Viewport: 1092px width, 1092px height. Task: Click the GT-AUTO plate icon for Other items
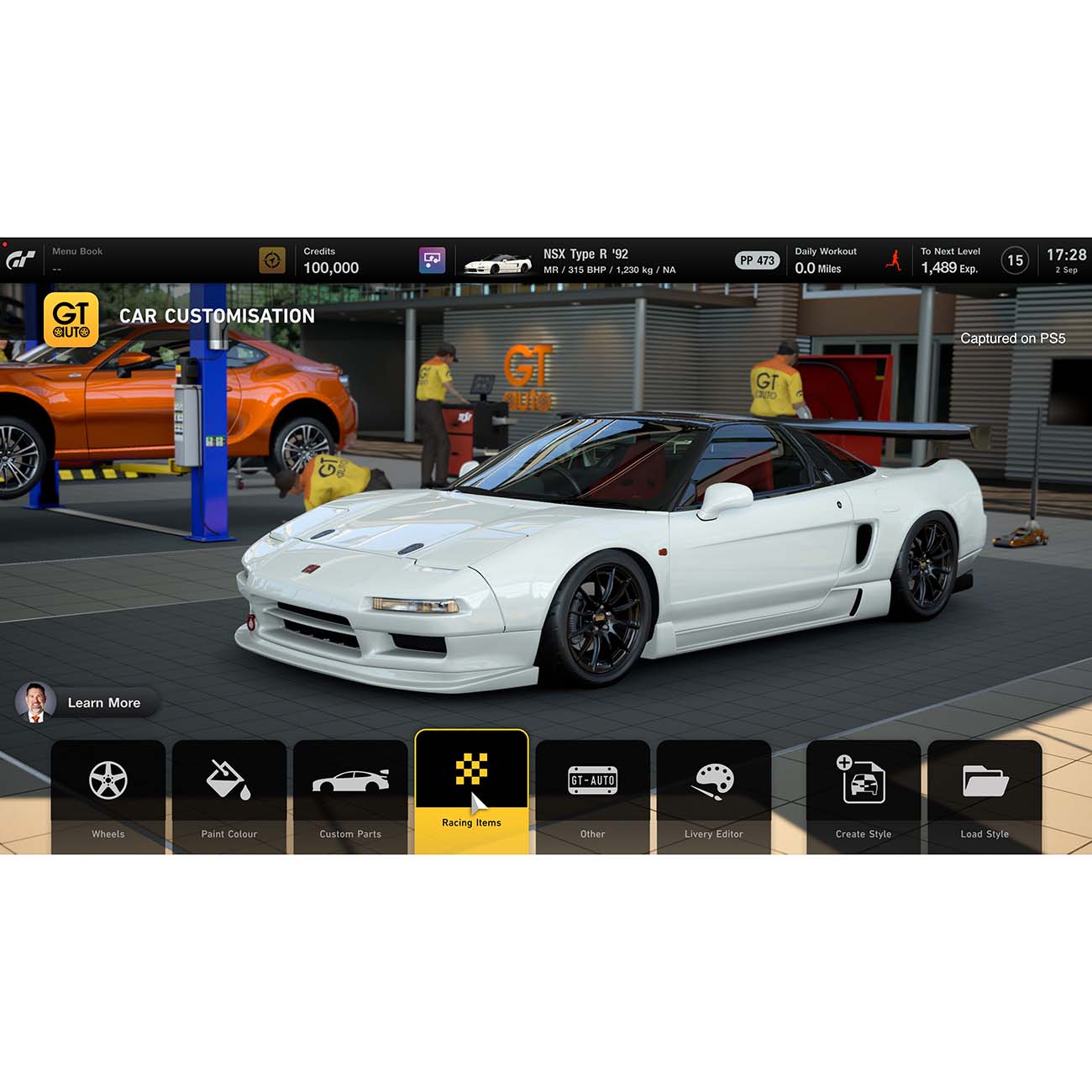coord(594,780)
